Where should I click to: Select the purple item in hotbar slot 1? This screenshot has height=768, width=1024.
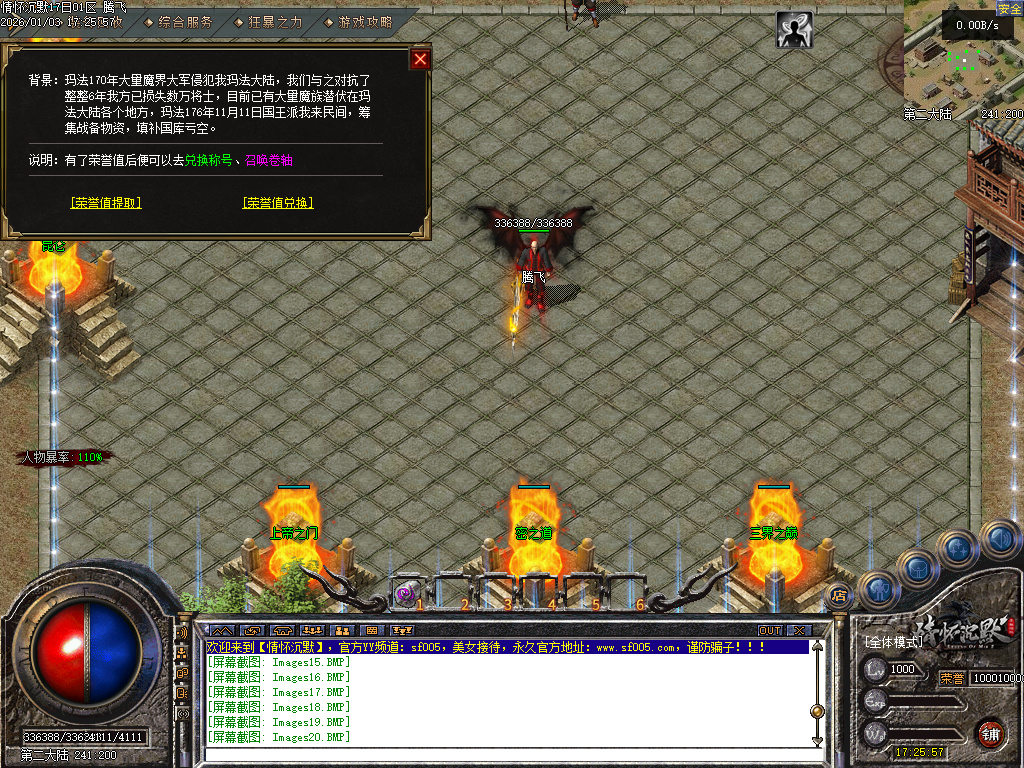click(x=405, y=594)
